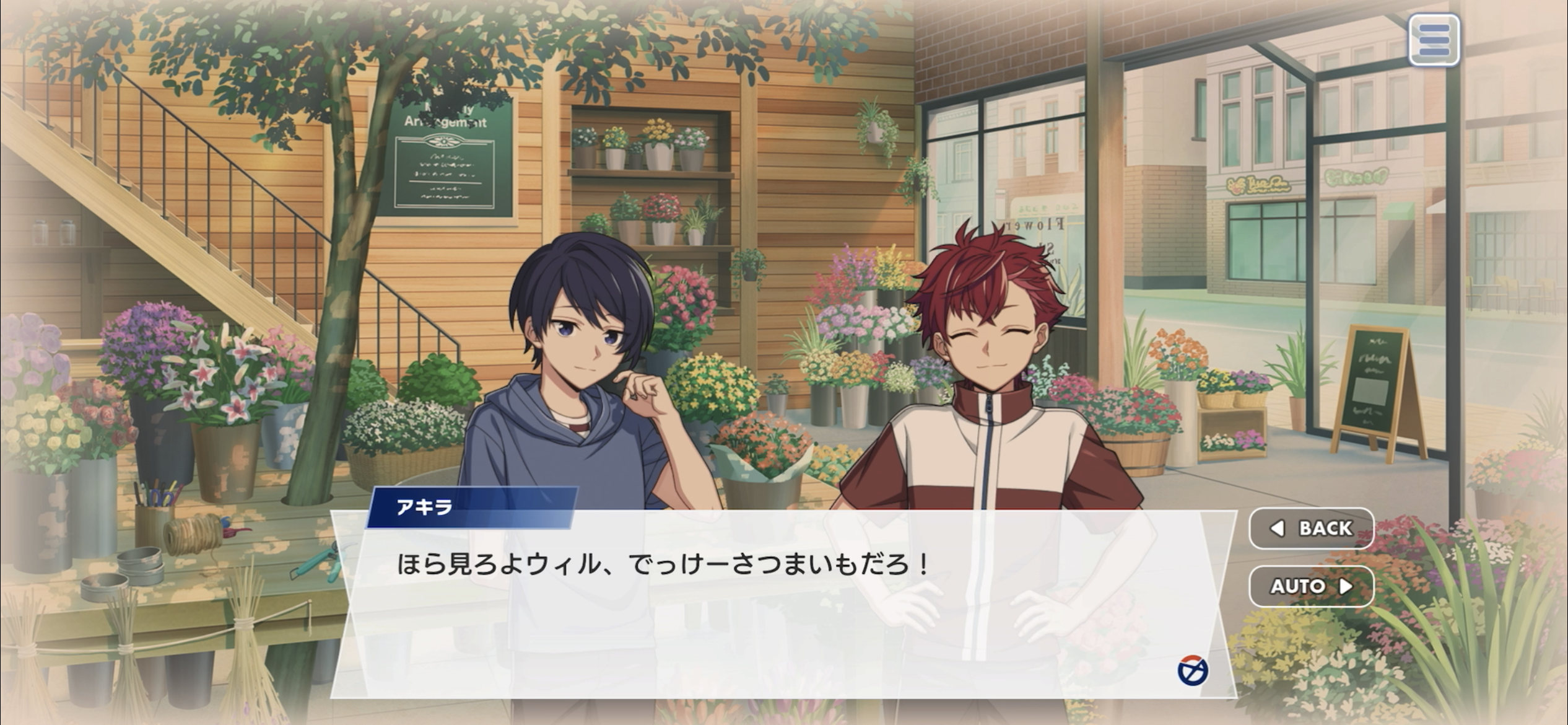The height and width of the screenshot is (725, 1568).
Task: Toggle AUTO dialogue playback
Action: click(x=1311, y=586)
